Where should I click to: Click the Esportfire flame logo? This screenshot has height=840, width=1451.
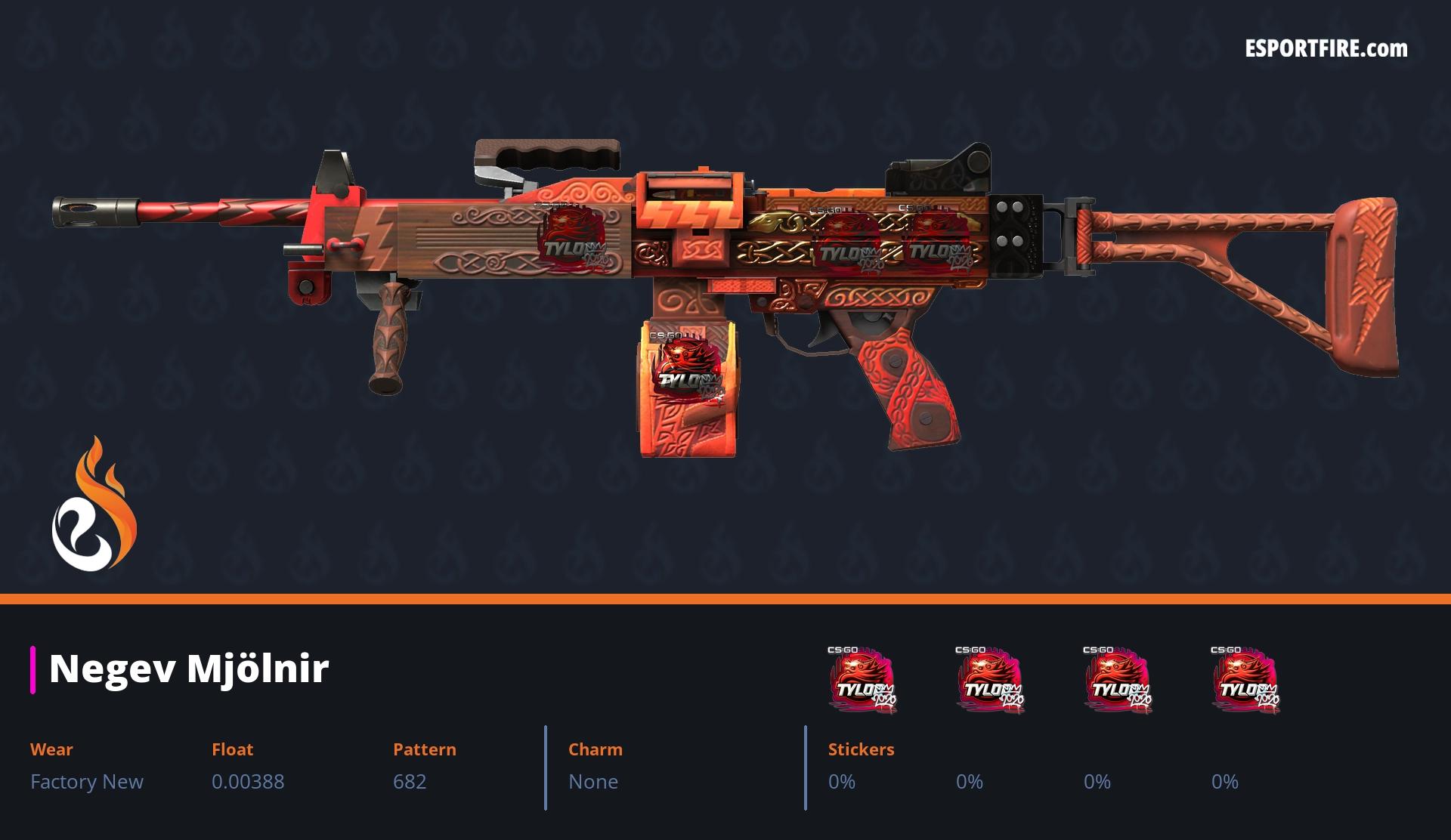point(94,505)
